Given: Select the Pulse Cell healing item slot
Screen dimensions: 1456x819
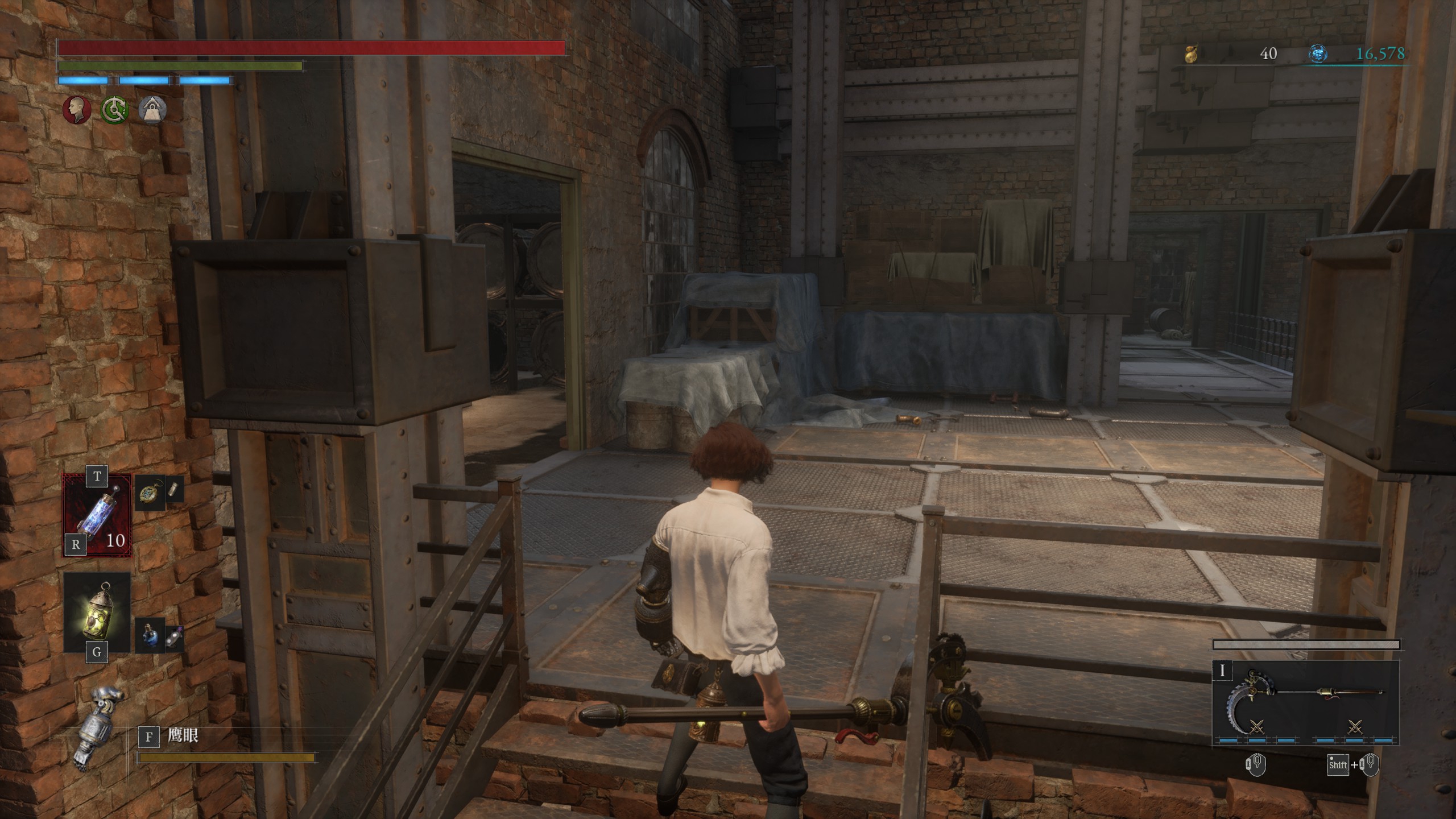Looking at the screenshot, I should (x=97, y=515).
